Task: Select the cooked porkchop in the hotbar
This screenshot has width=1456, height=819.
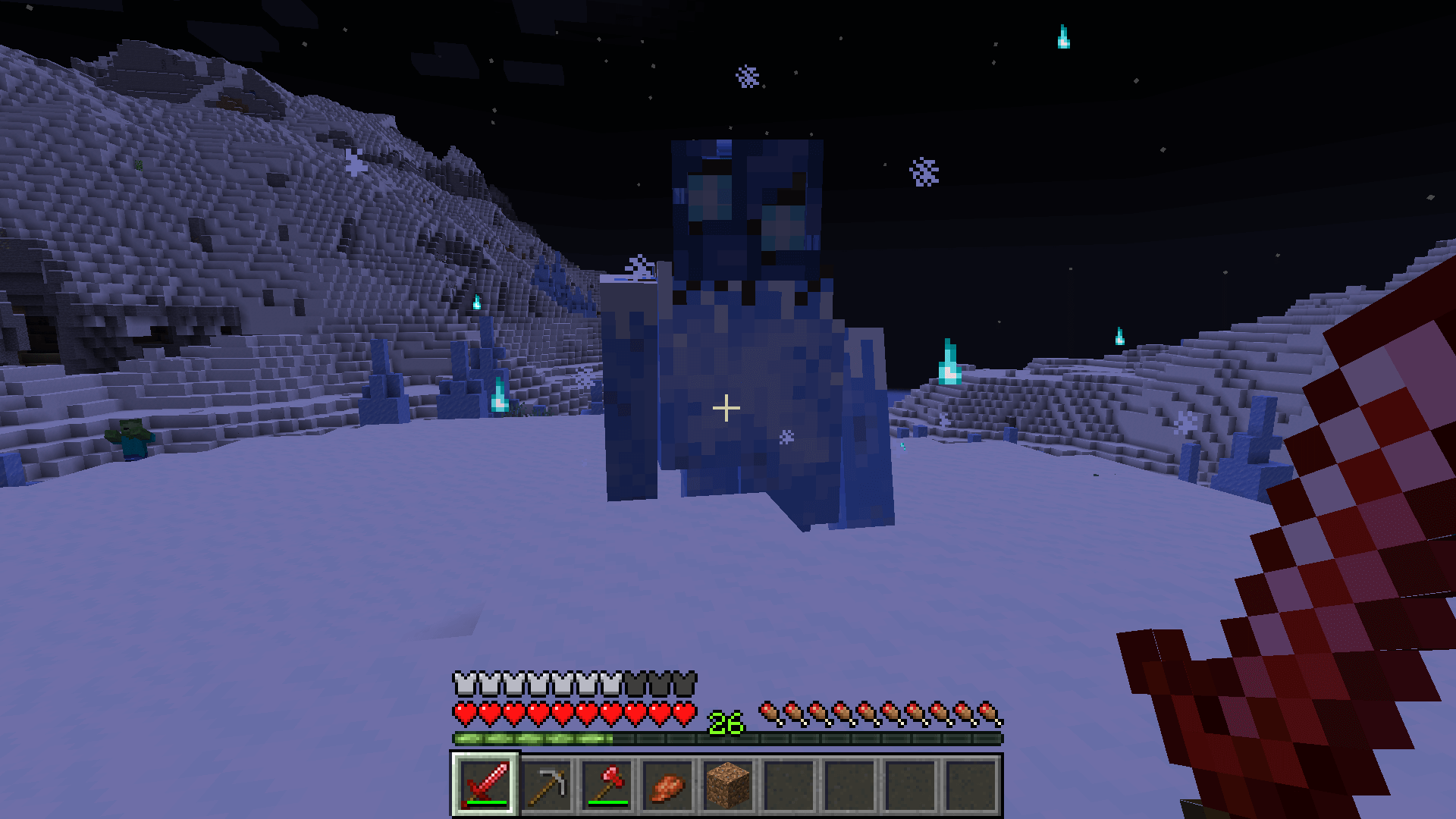Action: [667, 786]
